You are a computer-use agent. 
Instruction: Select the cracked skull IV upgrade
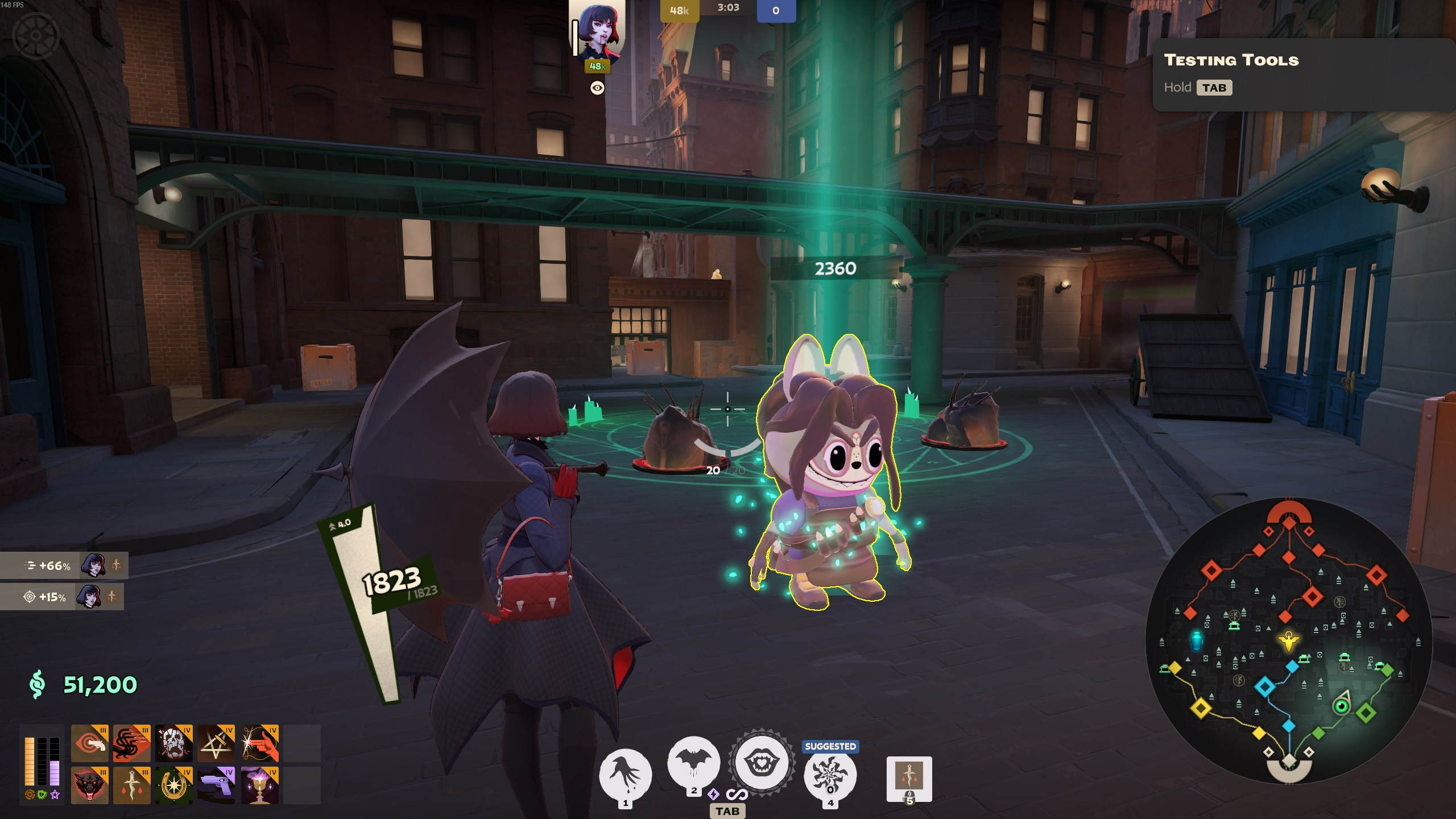(x=173, y=744)
